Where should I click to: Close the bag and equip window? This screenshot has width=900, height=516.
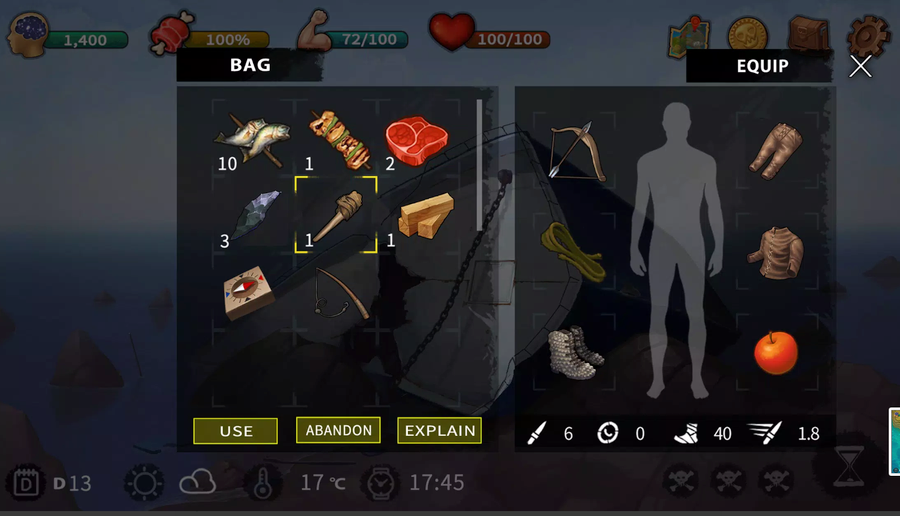(860, 67)
